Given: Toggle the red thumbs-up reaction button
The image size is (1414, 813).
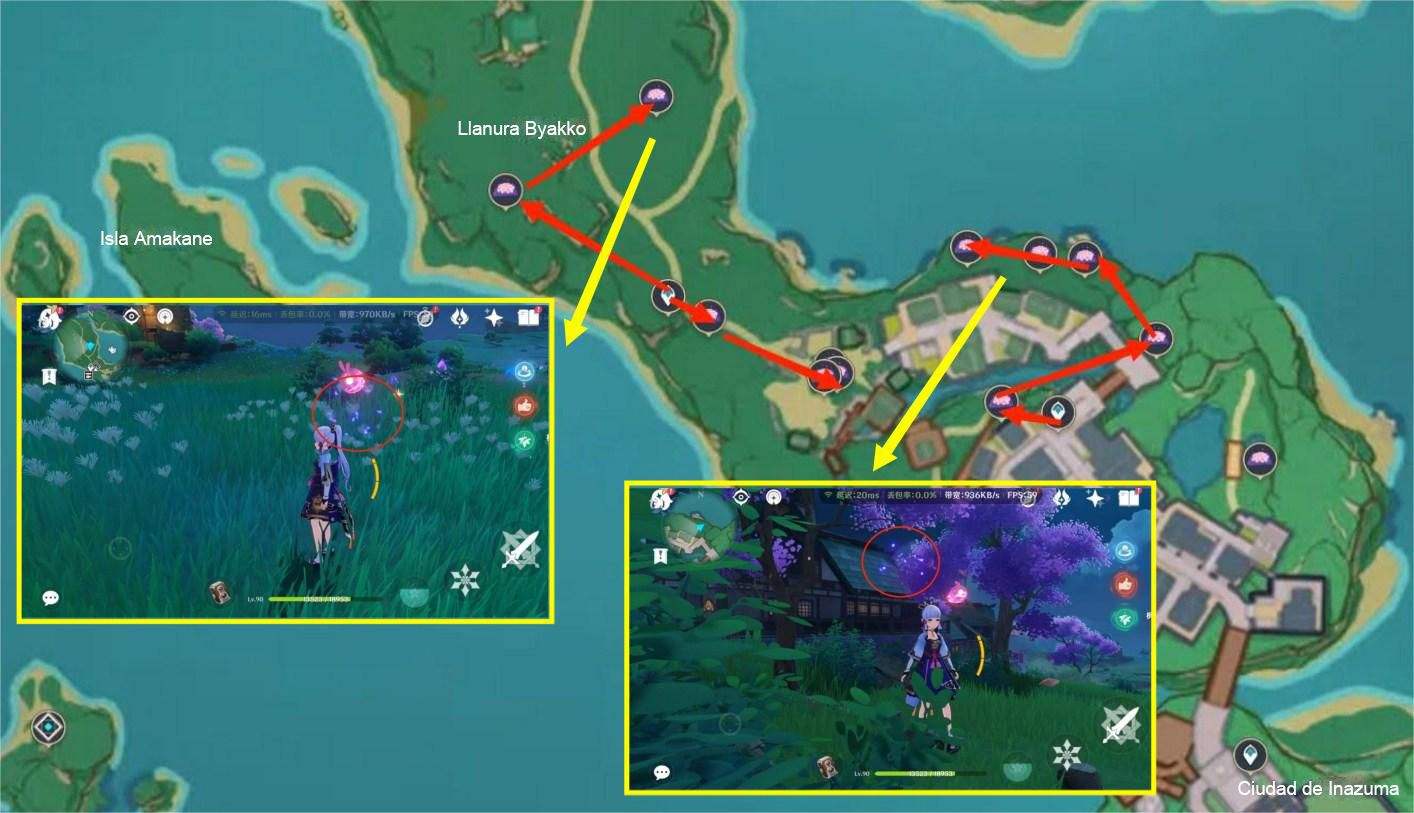Looking at the screenshot, I should (524, 405).
